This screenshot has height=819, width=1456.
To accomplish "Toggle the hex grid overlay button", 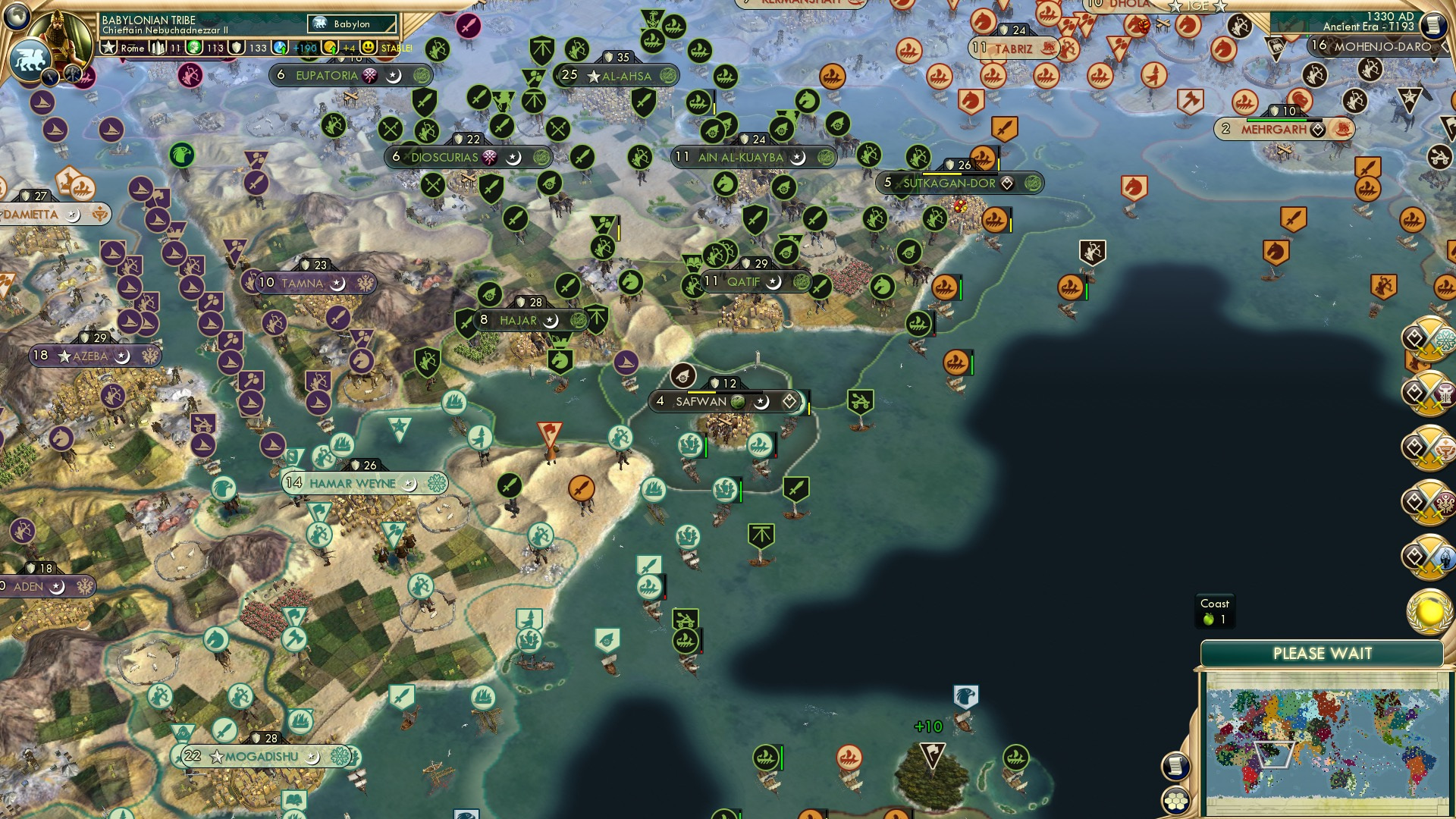I will (x=1175, y=801).
